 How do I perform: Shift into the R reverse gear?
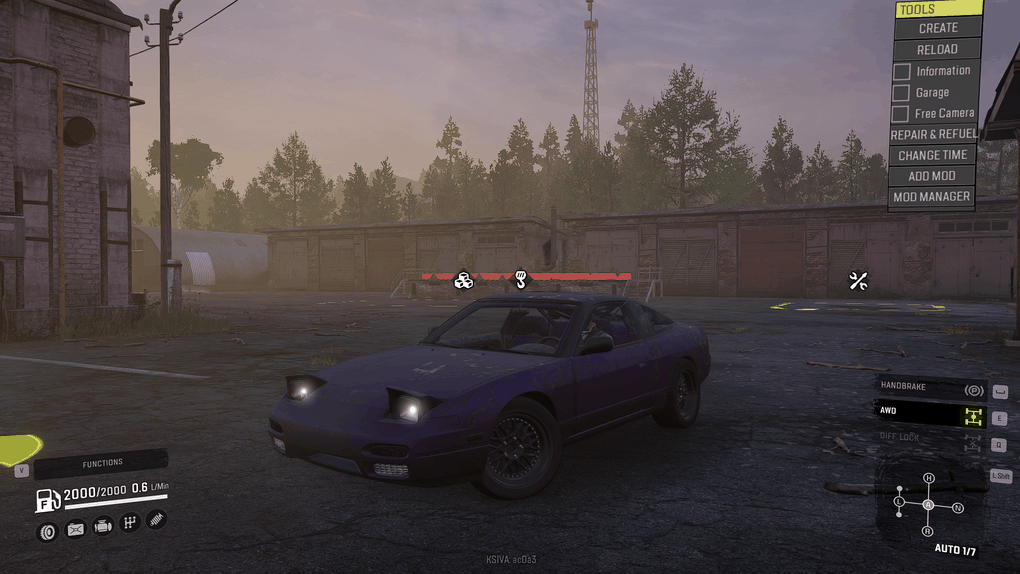point(928,531)
